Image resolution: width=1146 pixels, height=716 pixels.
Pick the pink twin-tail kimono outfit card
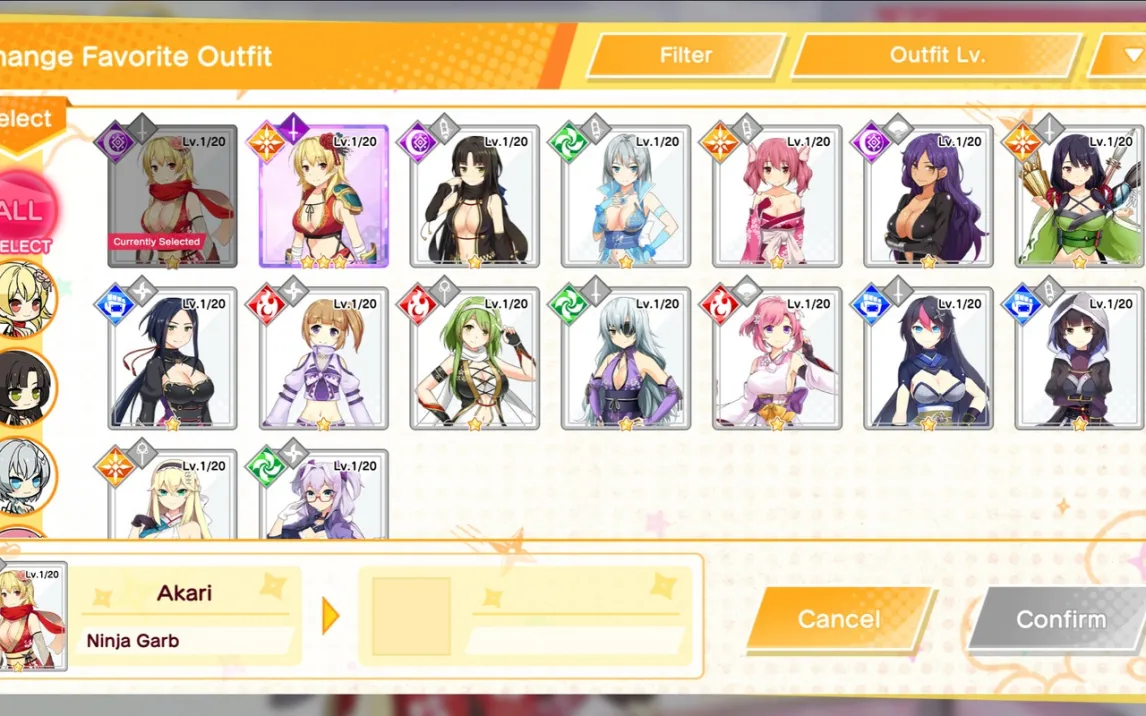click(x=777, y=197)
